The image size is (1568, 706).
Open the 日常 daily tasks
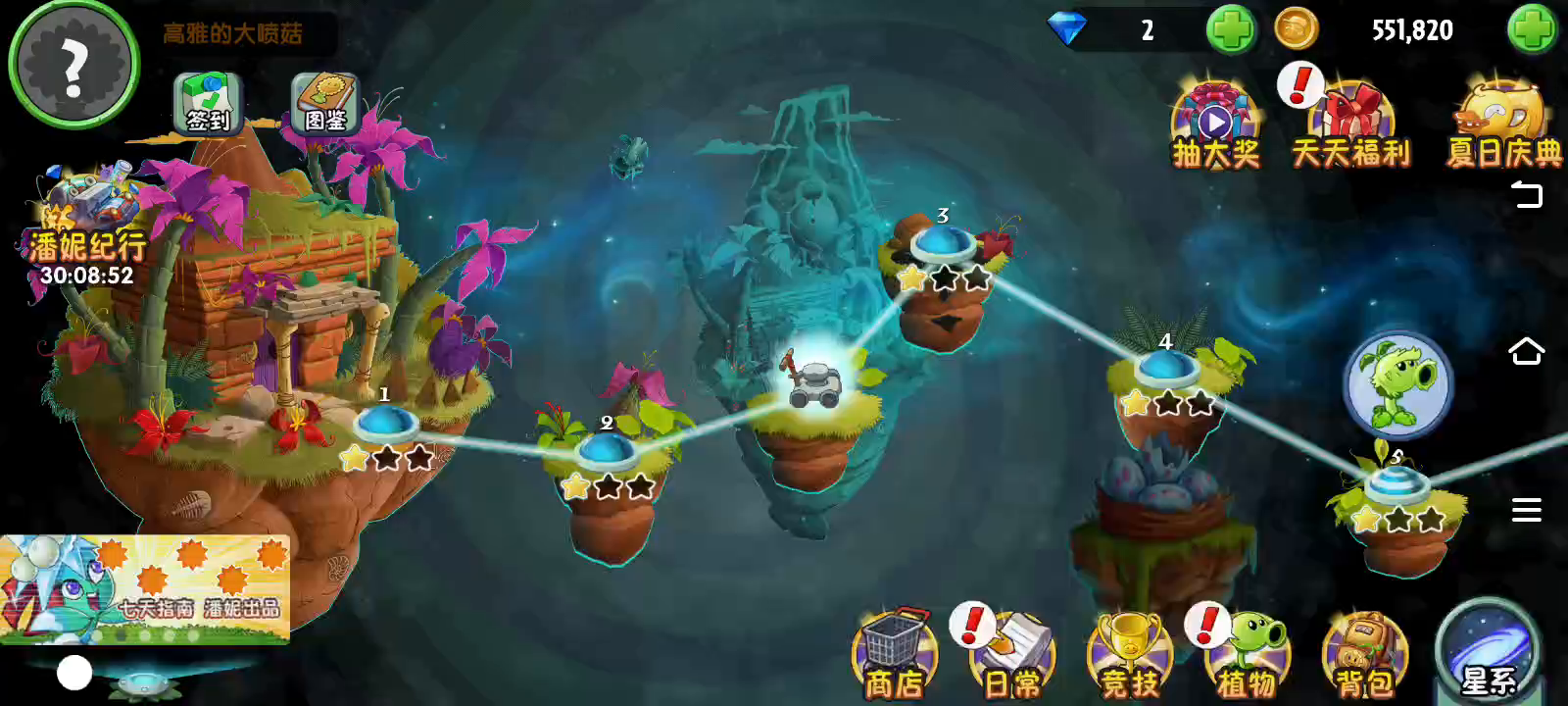pos(1012,655)
